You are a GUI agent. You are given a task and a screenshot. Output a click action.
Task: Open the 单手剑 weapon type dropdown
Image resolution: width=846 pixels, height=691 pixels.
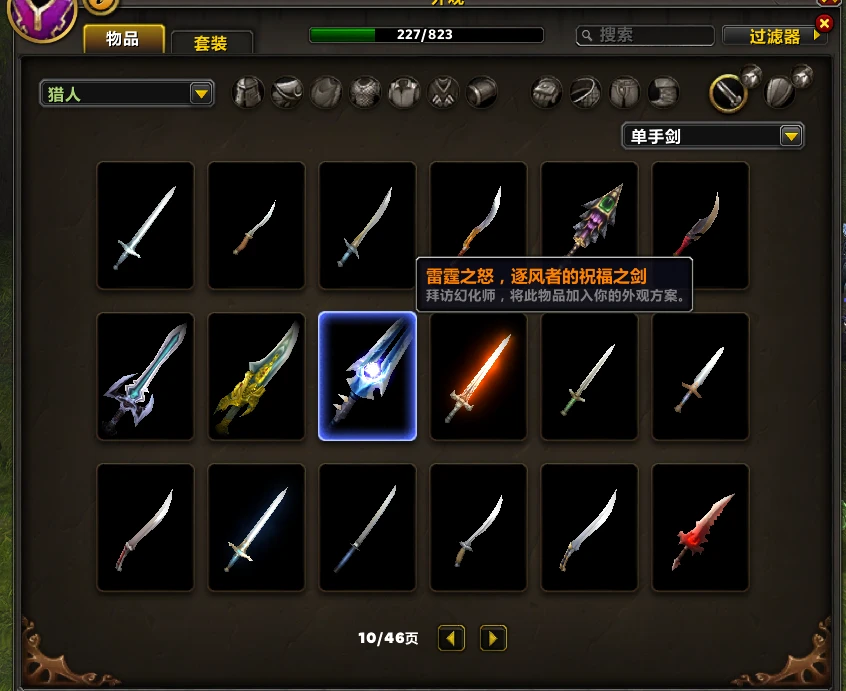(x=712, y=135)
